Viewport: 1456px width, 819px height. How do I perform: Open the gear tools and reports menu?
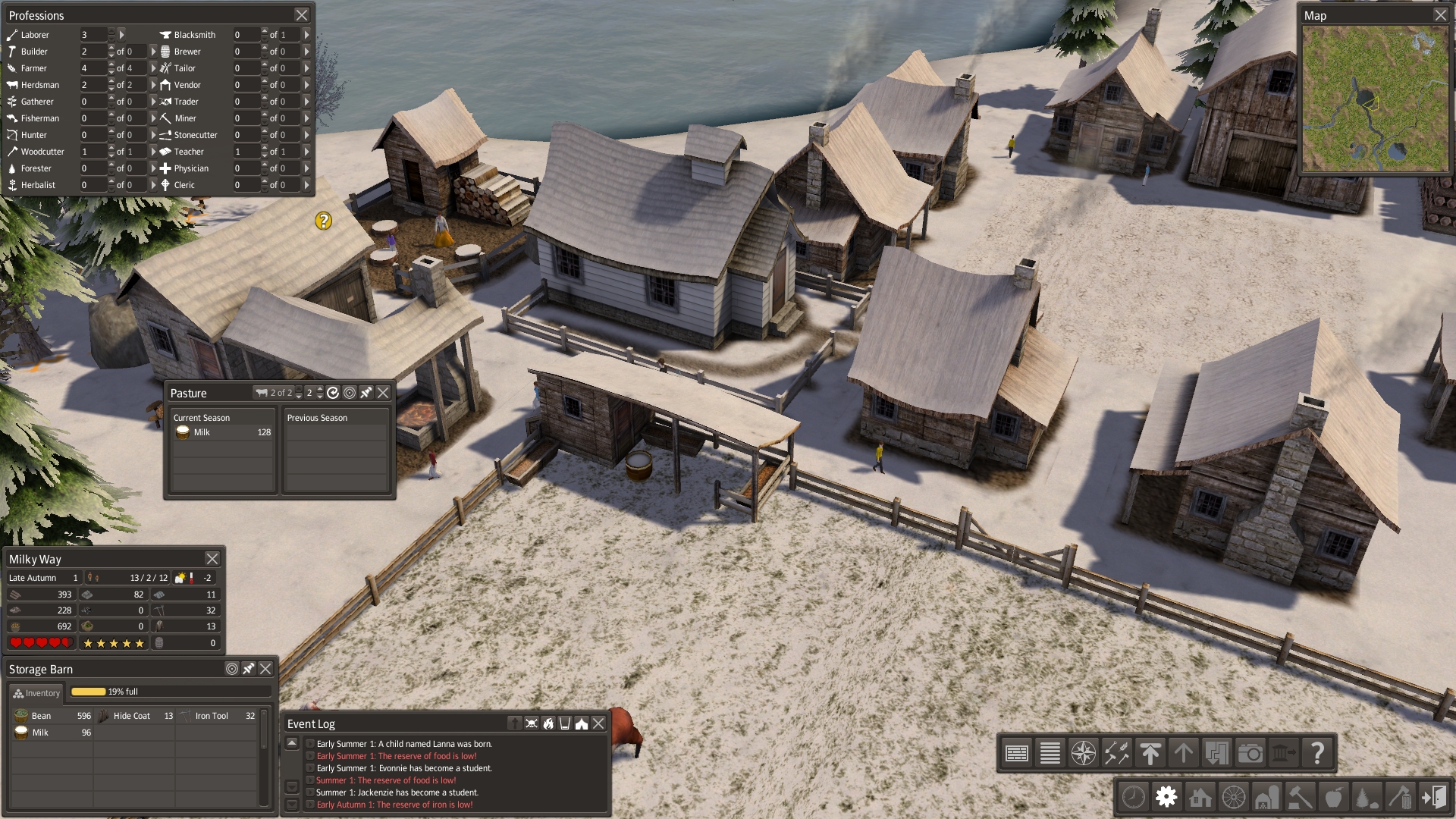[x=1166, y=797]
